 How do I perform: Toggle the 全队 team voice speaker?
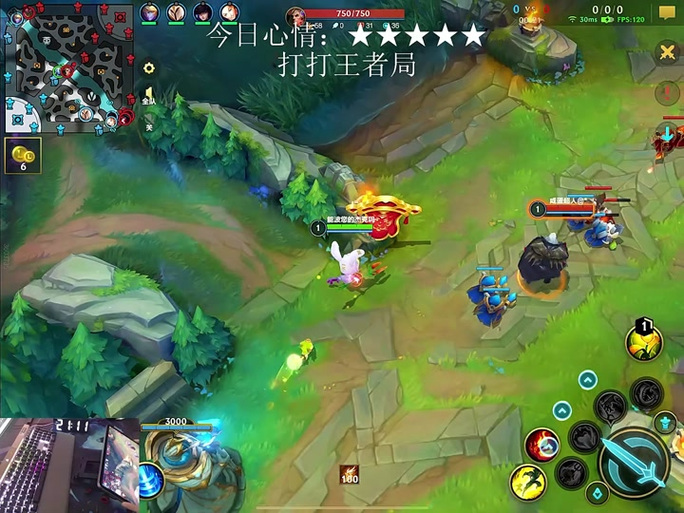pyautogui.click(x=149, y=98)
